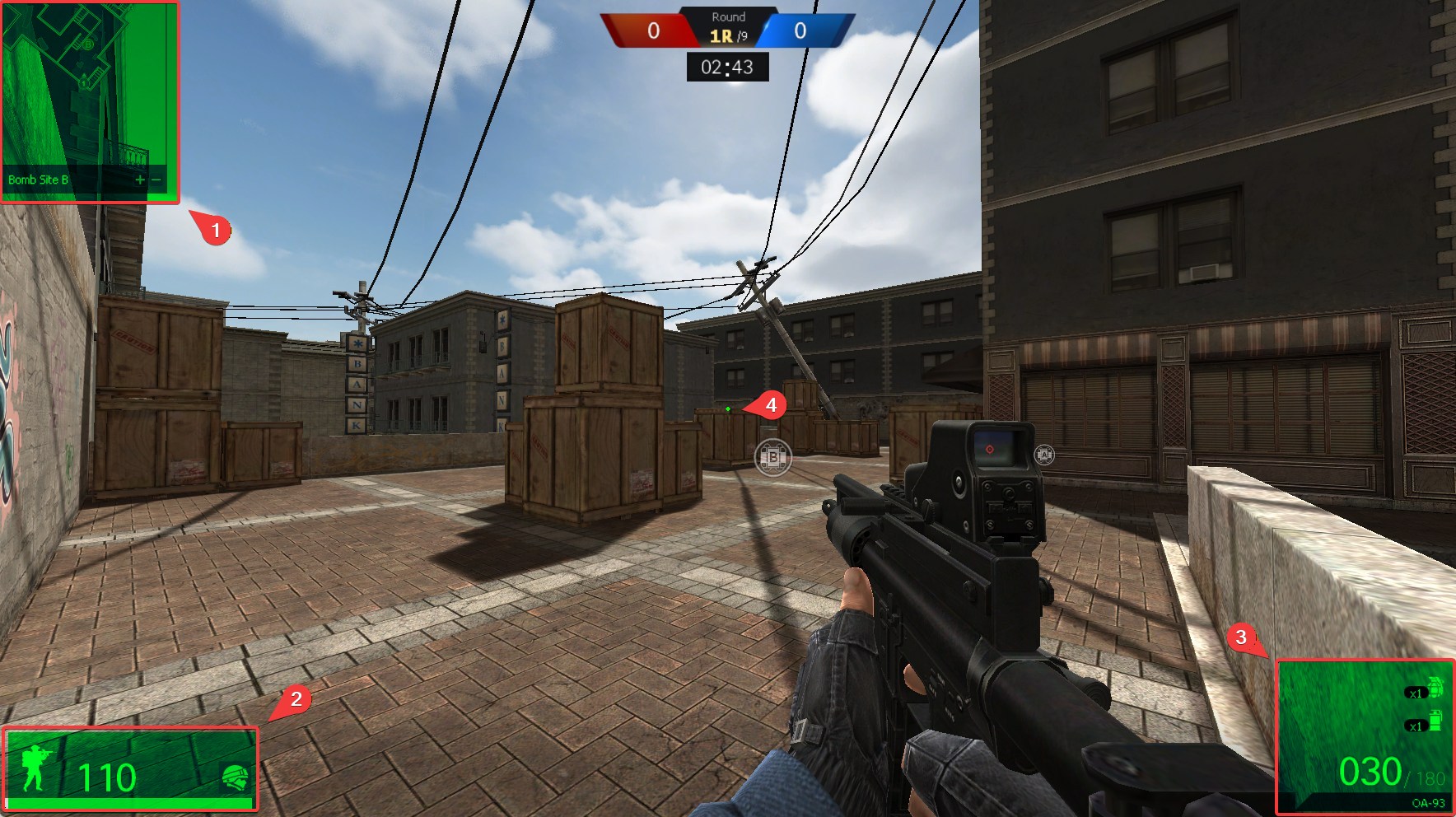This screenshot has width=1456, height=817.
Task: Zoom out the minimap with minus button
Action: (x=156, y=180)
